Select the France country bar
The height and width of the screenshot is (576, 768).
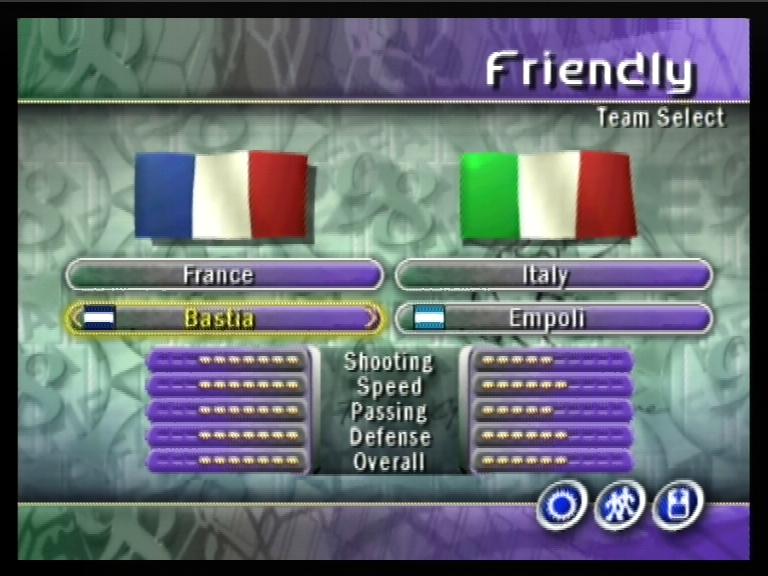click(224, 274)
